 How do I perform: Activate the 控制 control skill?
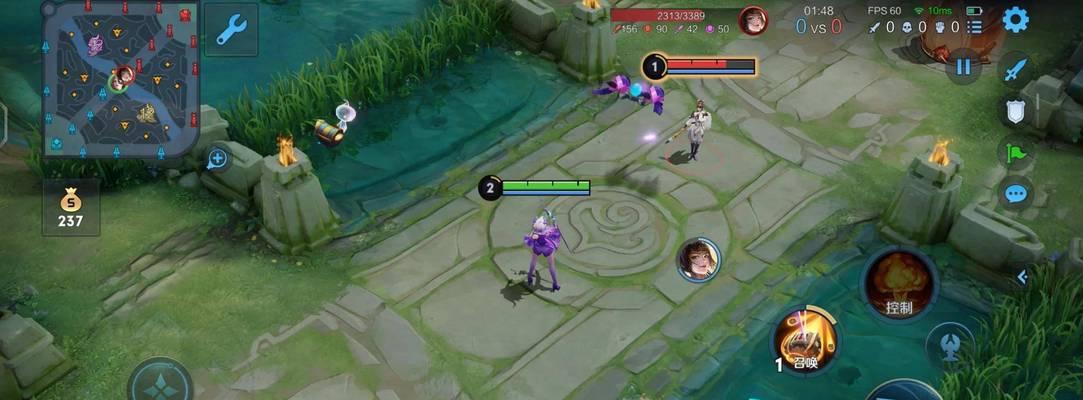(898, 285)
